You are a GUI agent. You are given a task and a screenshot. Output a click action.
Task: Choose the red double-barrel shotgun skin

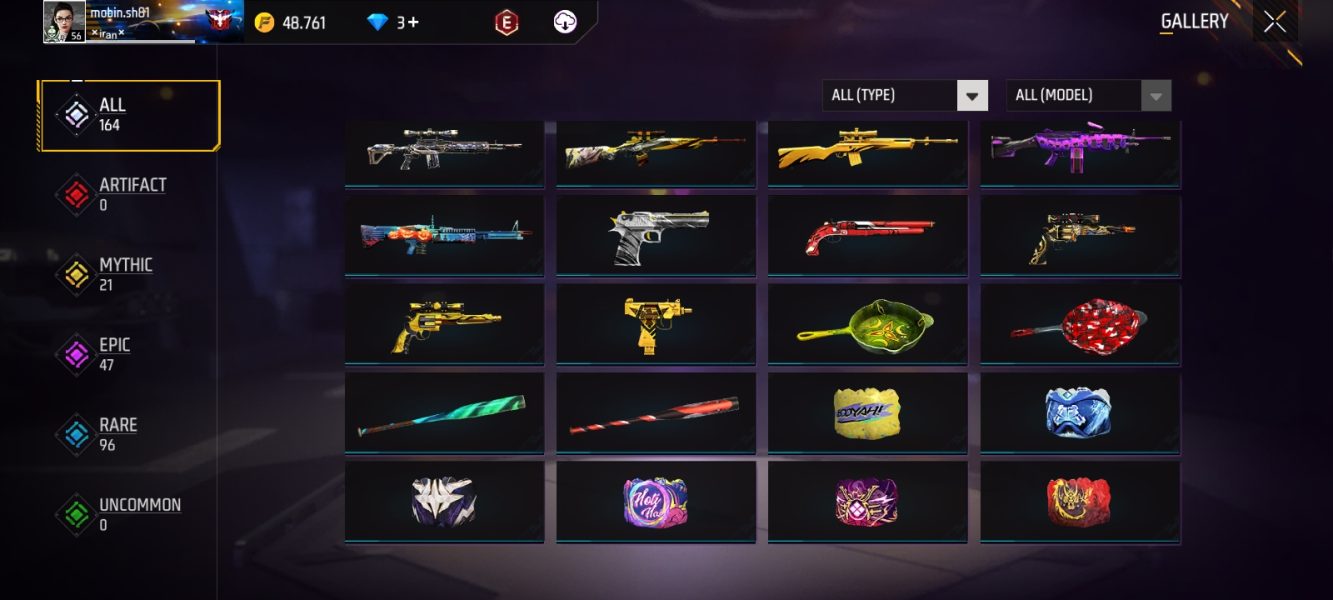[867, 236]
